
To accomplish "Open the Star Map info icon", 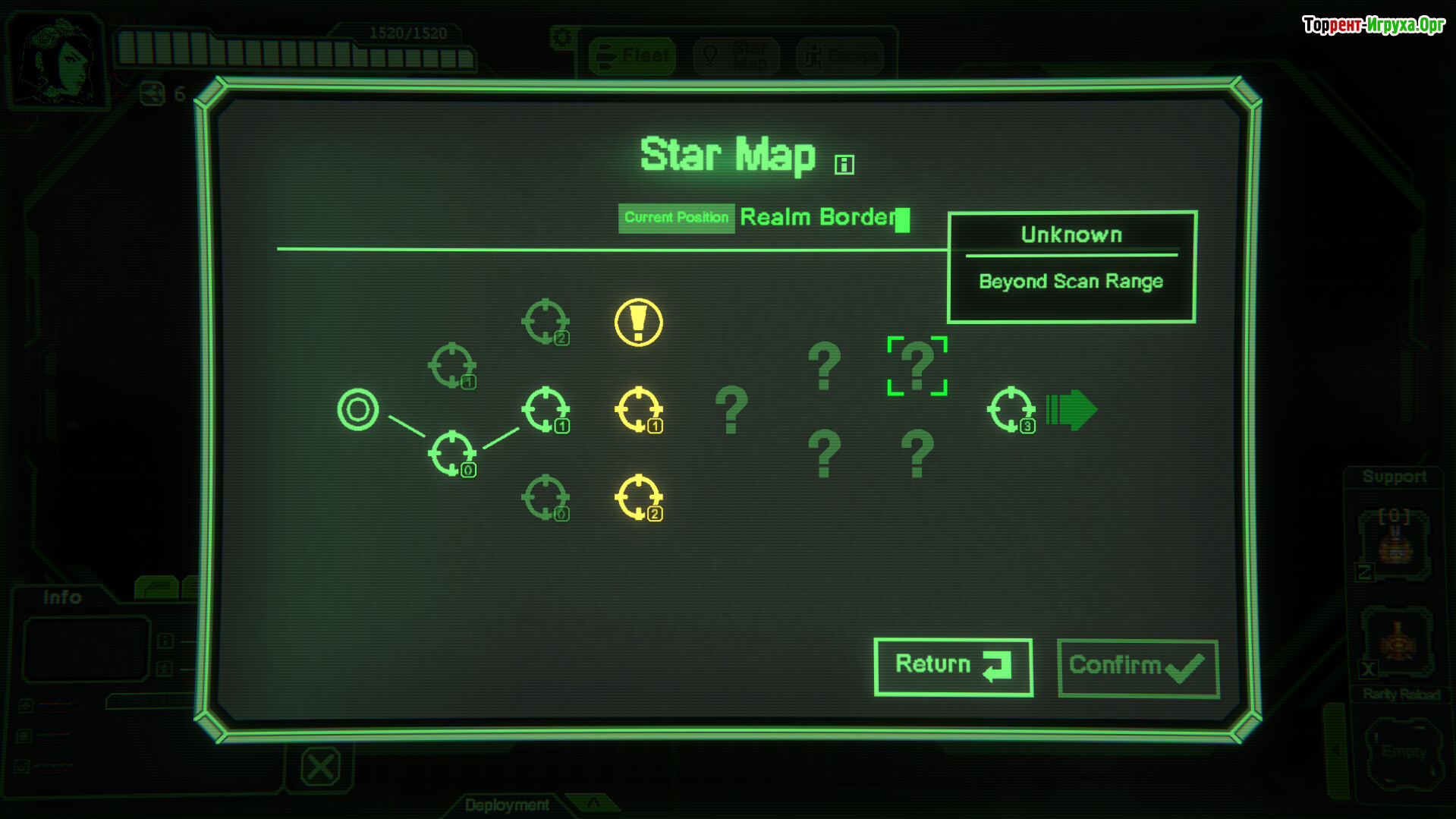I will coord(844,165).
